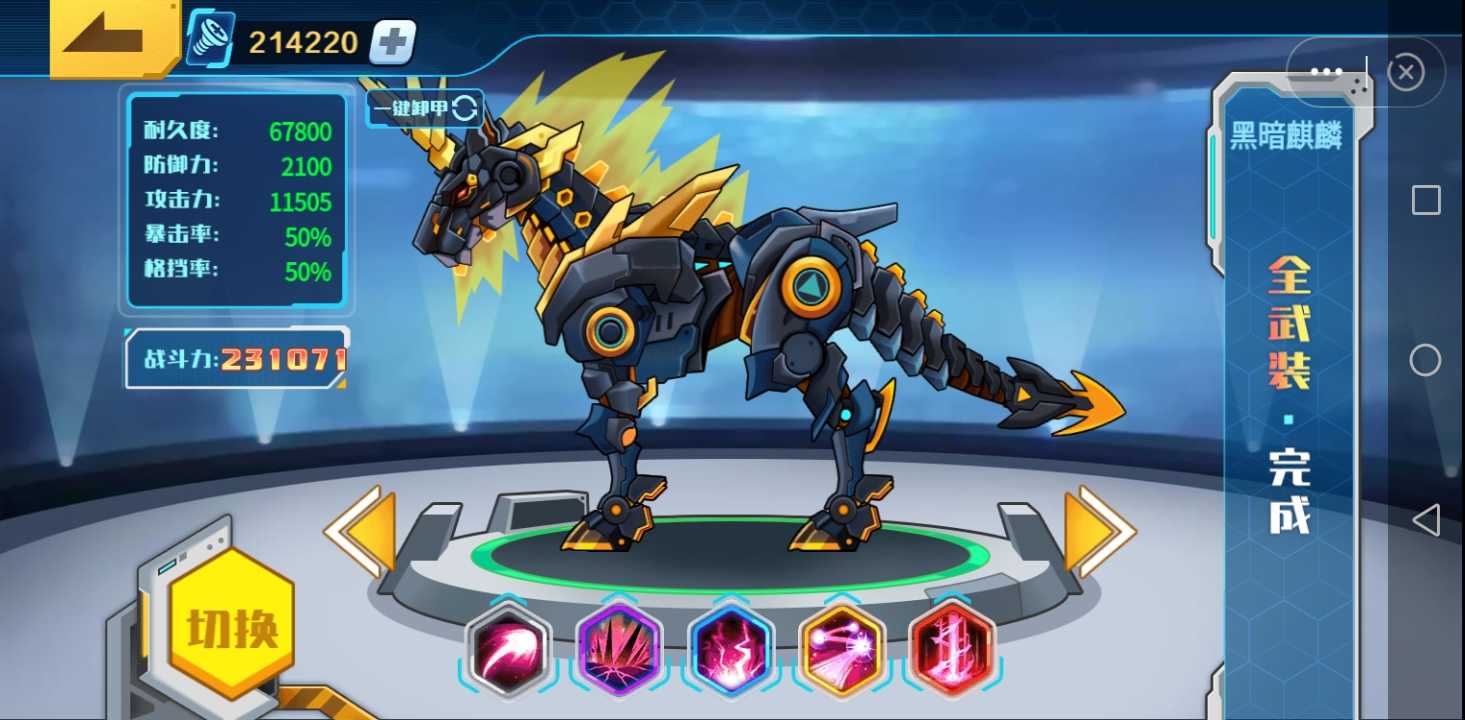Select the orange energy beam skill icon
This screenshot has height=720, width=1465.
pos(842,650)
